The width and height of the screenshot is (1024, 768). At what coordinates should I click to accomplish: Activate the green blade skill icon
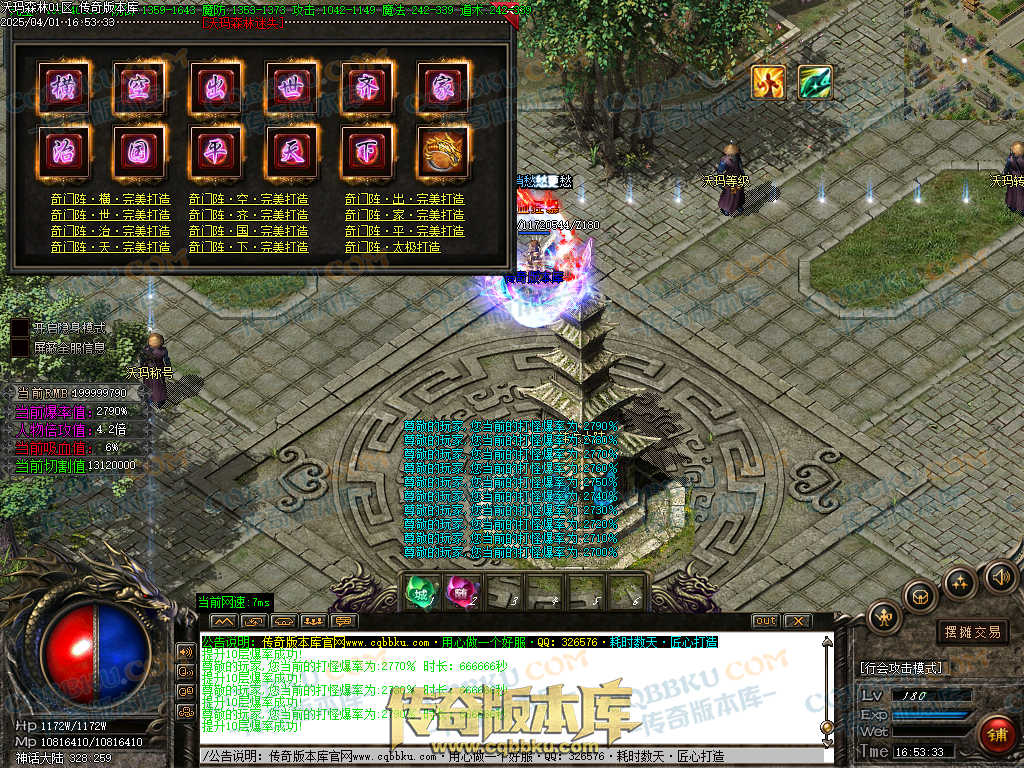[x=815, y=82]
